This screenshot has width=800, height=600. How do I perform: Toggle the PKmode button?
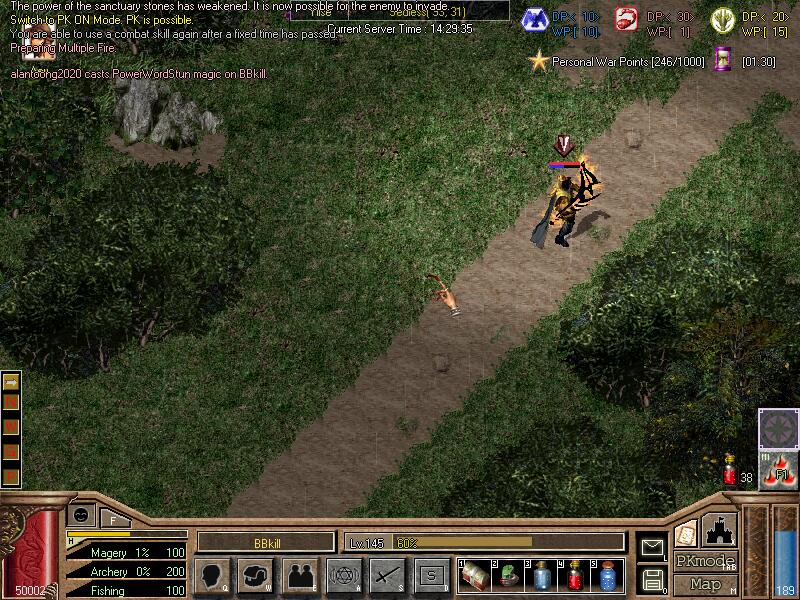pyautogui.click(x=704, y=561)
